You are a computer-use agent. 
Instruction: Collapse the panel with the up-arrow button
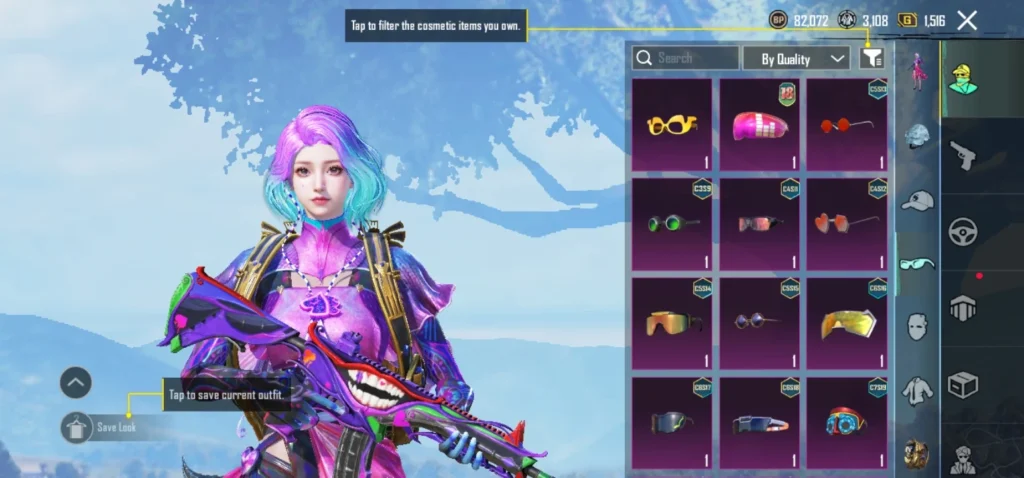76,382
